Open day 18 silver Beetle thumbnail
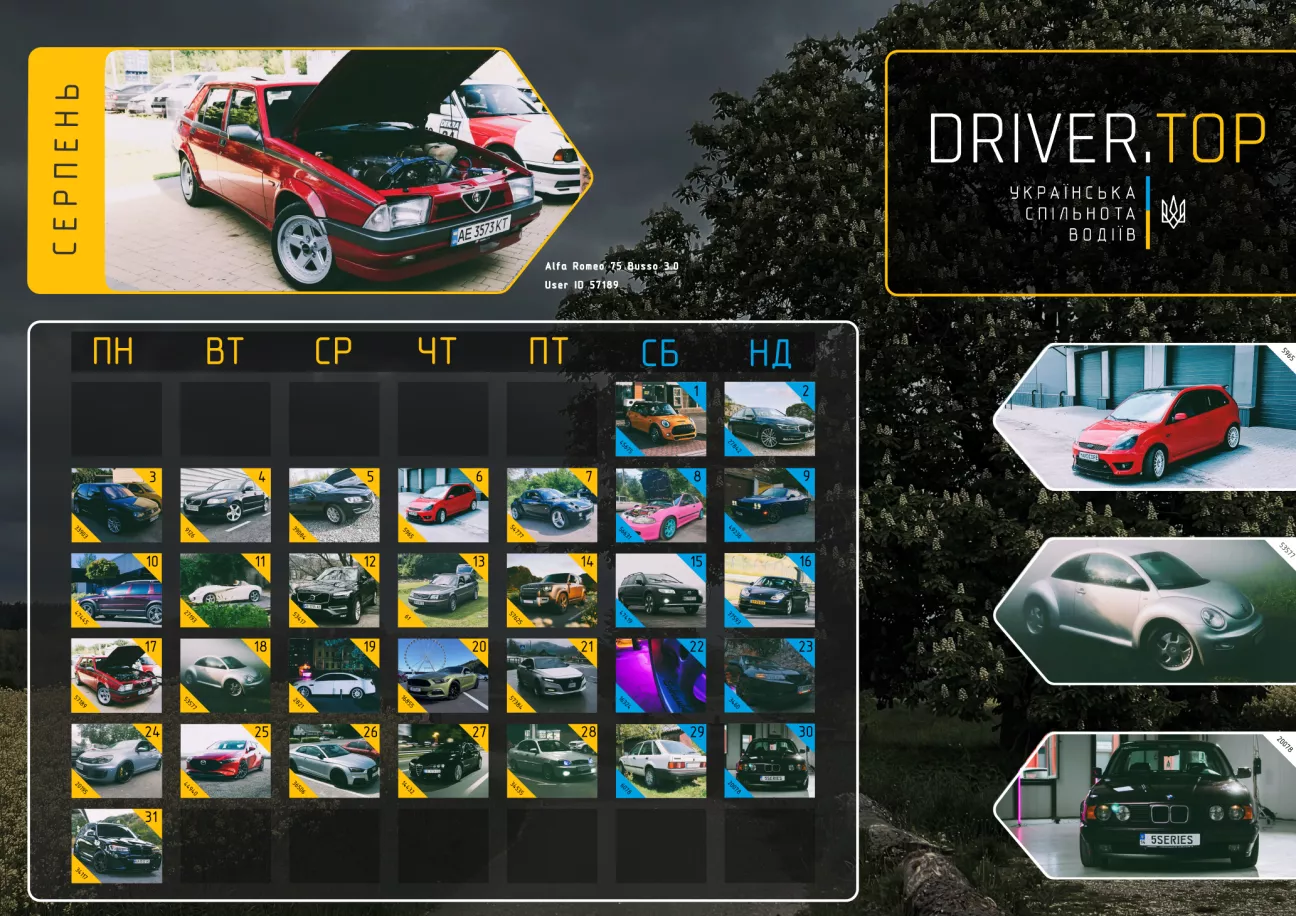Image resolution: width=1296 pixels, height=916 pixels. [225, 676]
